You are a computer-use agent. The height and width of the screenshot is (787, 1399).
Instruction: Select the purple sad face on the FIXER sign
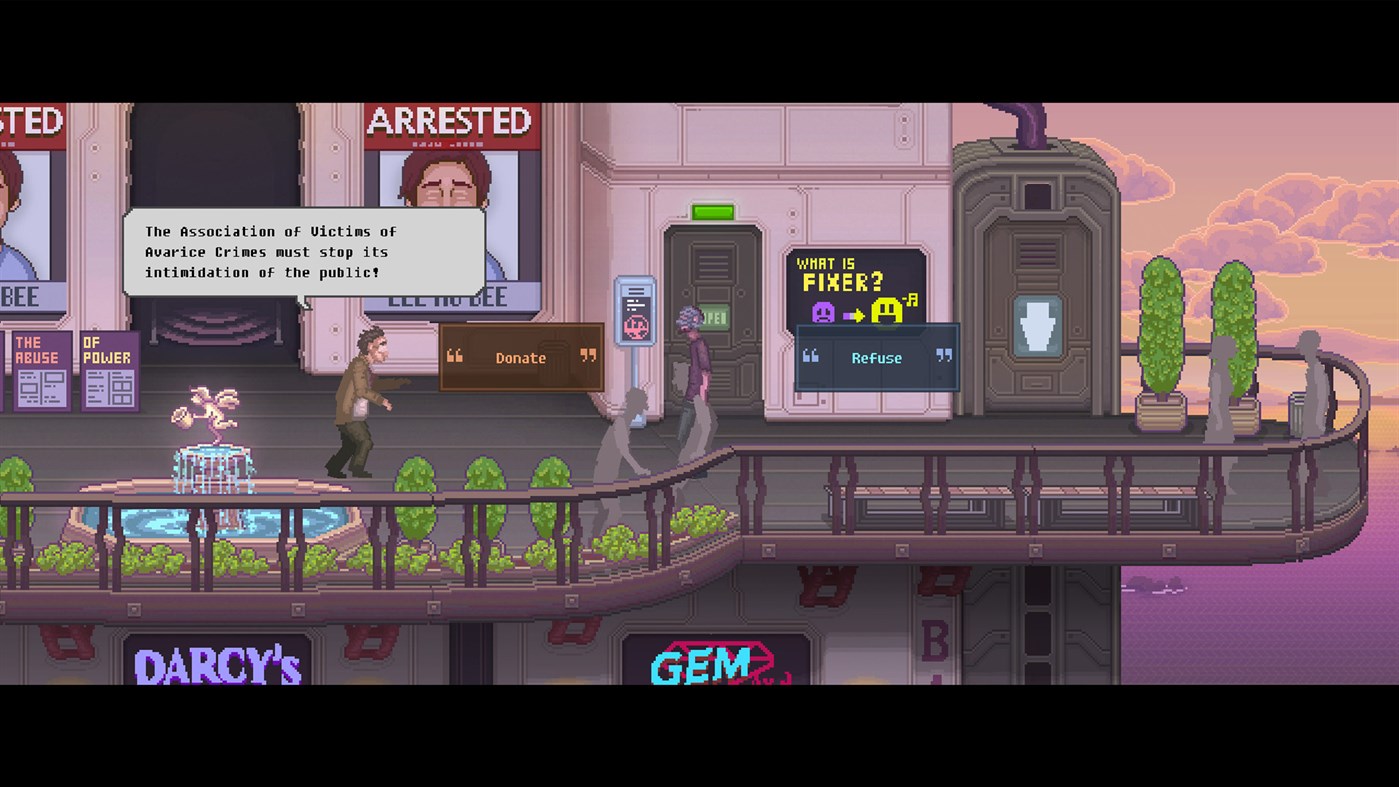(824, 311)
